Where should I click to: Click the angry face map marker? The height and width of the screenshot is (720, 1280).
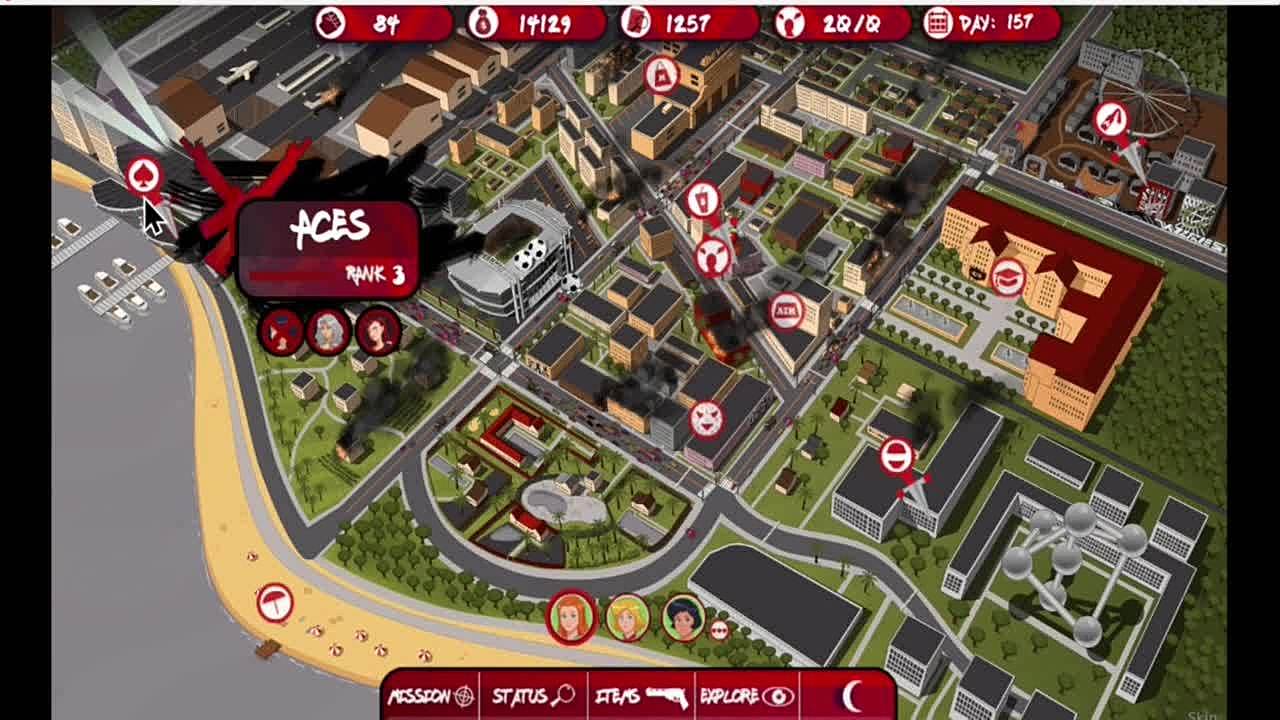[706, 419]
